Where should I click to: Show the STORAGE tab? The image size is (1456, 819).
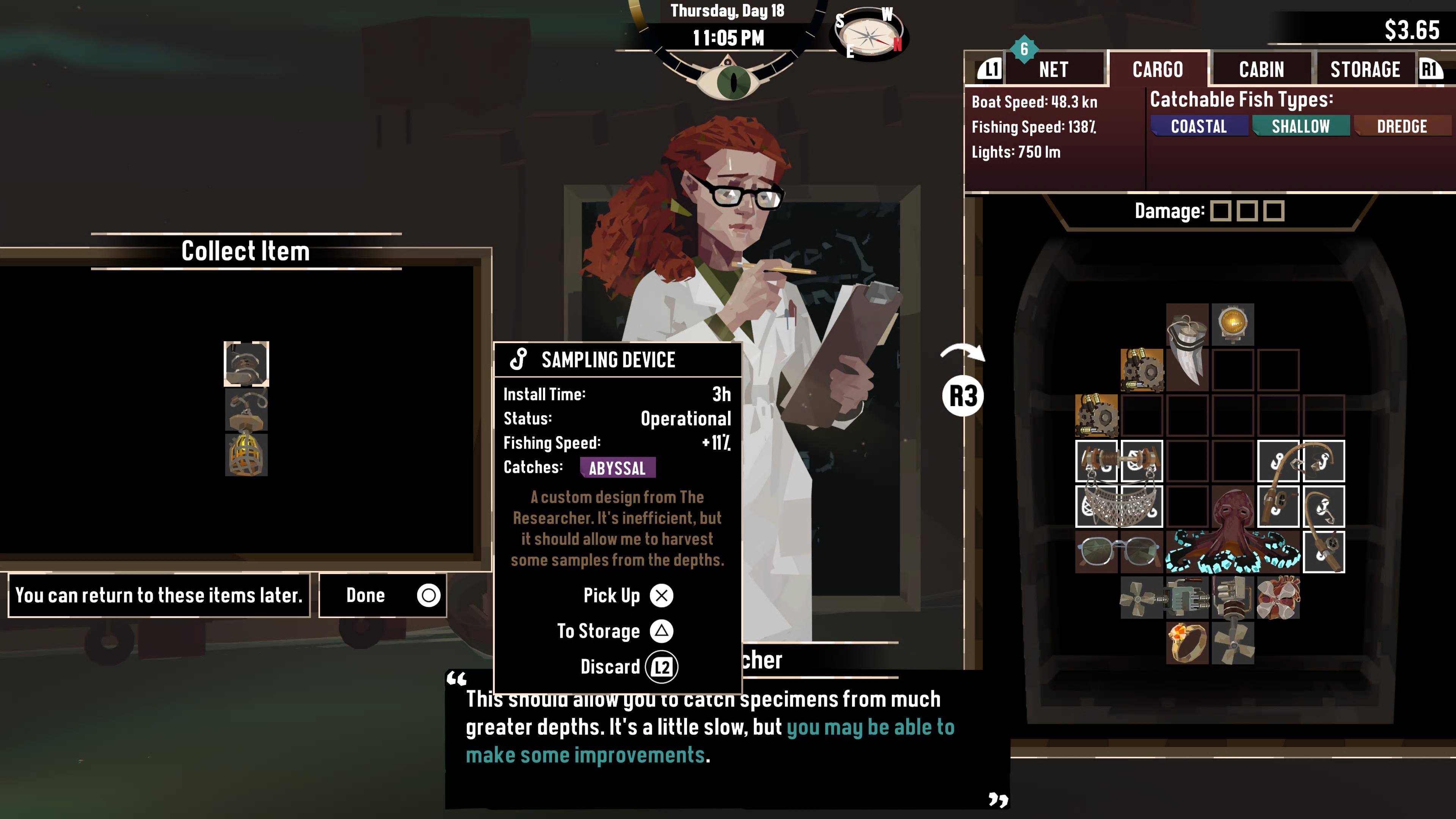1365,69
